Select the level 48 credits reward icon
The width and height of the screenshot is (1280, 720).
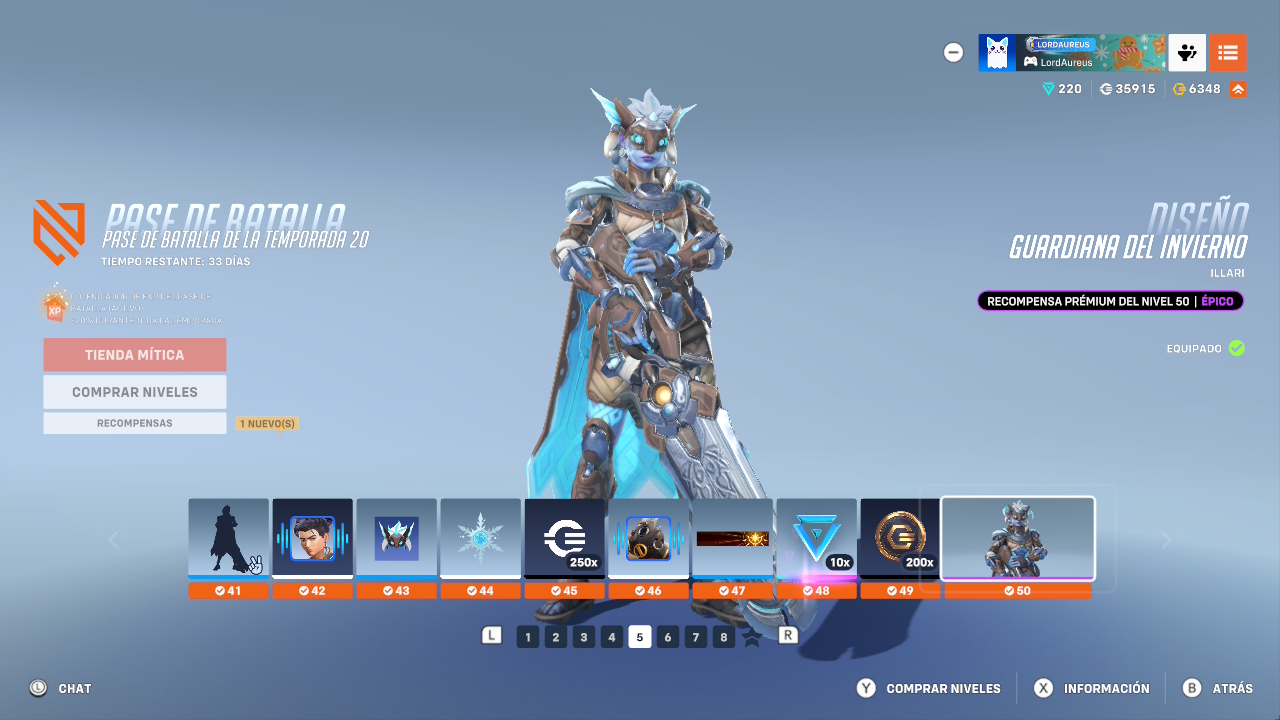coord(817,538)
